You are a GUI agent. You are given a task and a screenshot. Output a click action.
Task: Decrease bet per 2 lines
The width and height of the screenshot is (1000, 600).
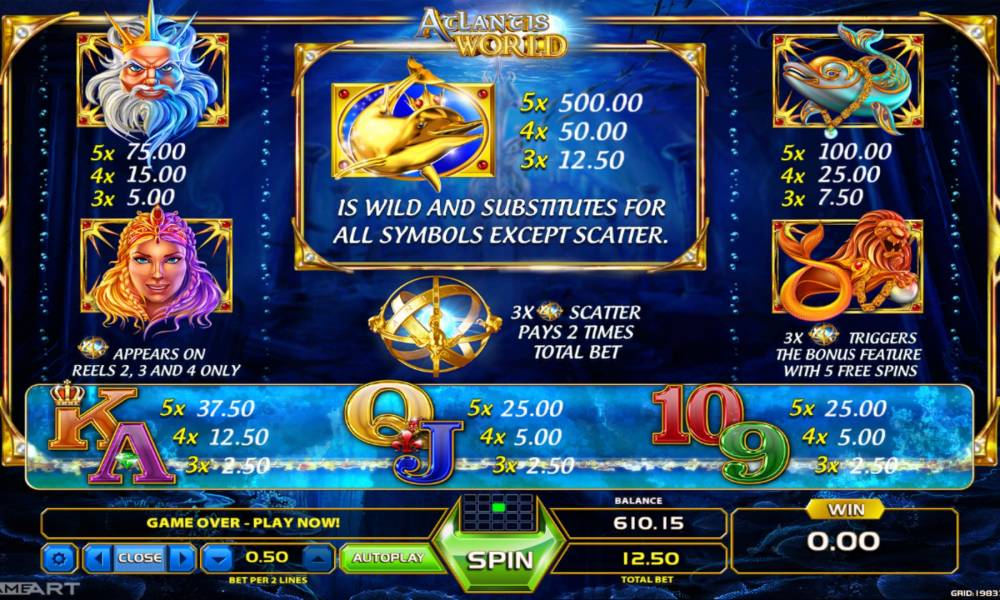217,558
